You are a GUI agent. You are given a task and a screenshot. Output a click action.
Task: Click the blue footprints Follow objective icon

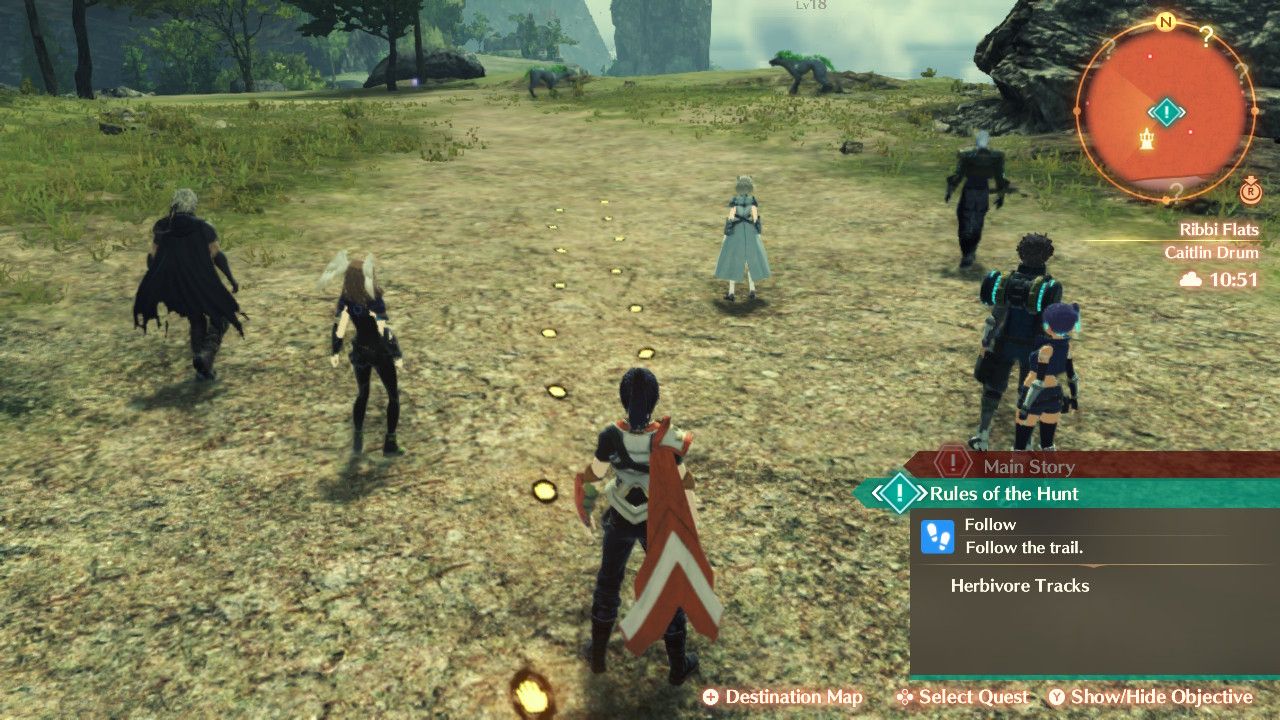click(937, 535)
